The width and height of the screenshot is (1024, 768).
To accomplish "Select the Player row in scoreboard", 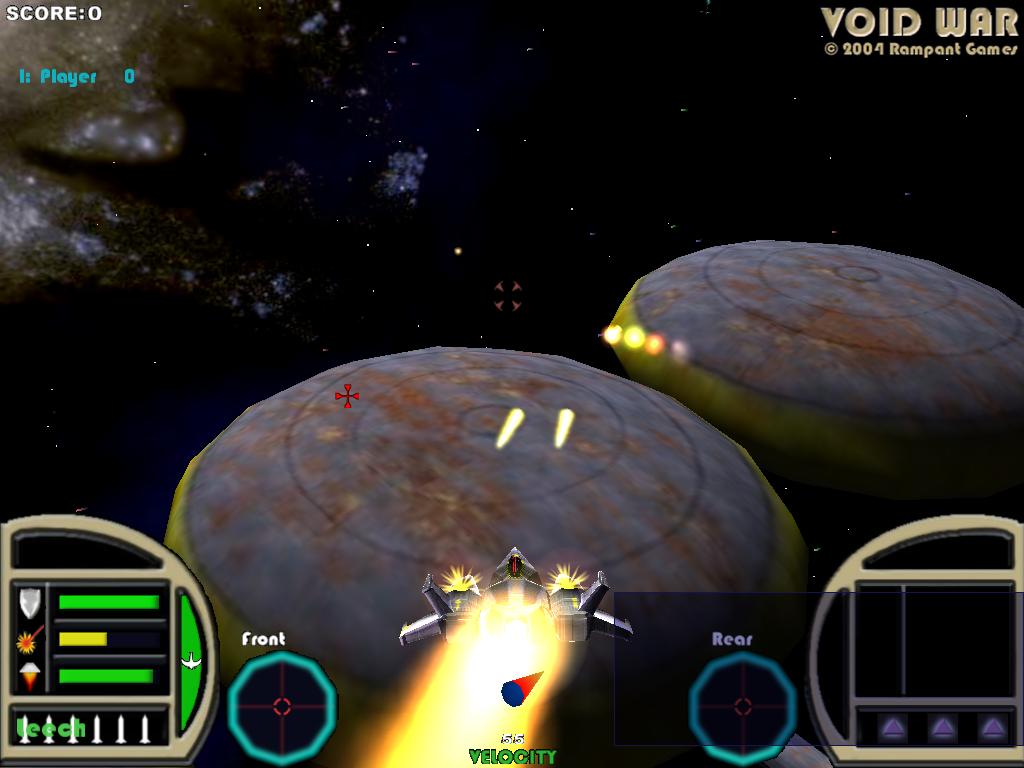I will [76, 77].
